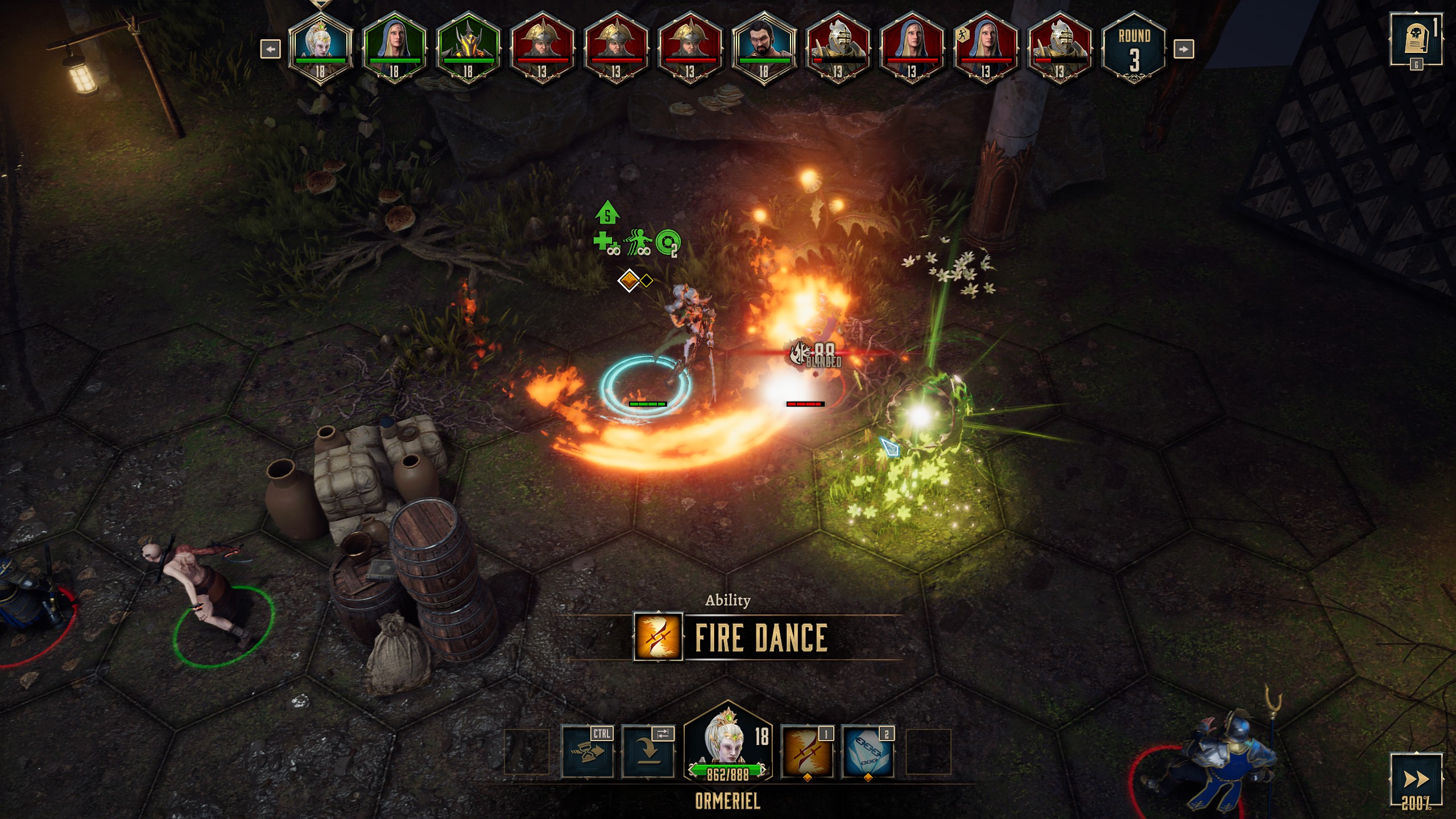Advance the initiative order with the right arrow
This screenshot has height=819, width=1456.
pos(1183,49)
